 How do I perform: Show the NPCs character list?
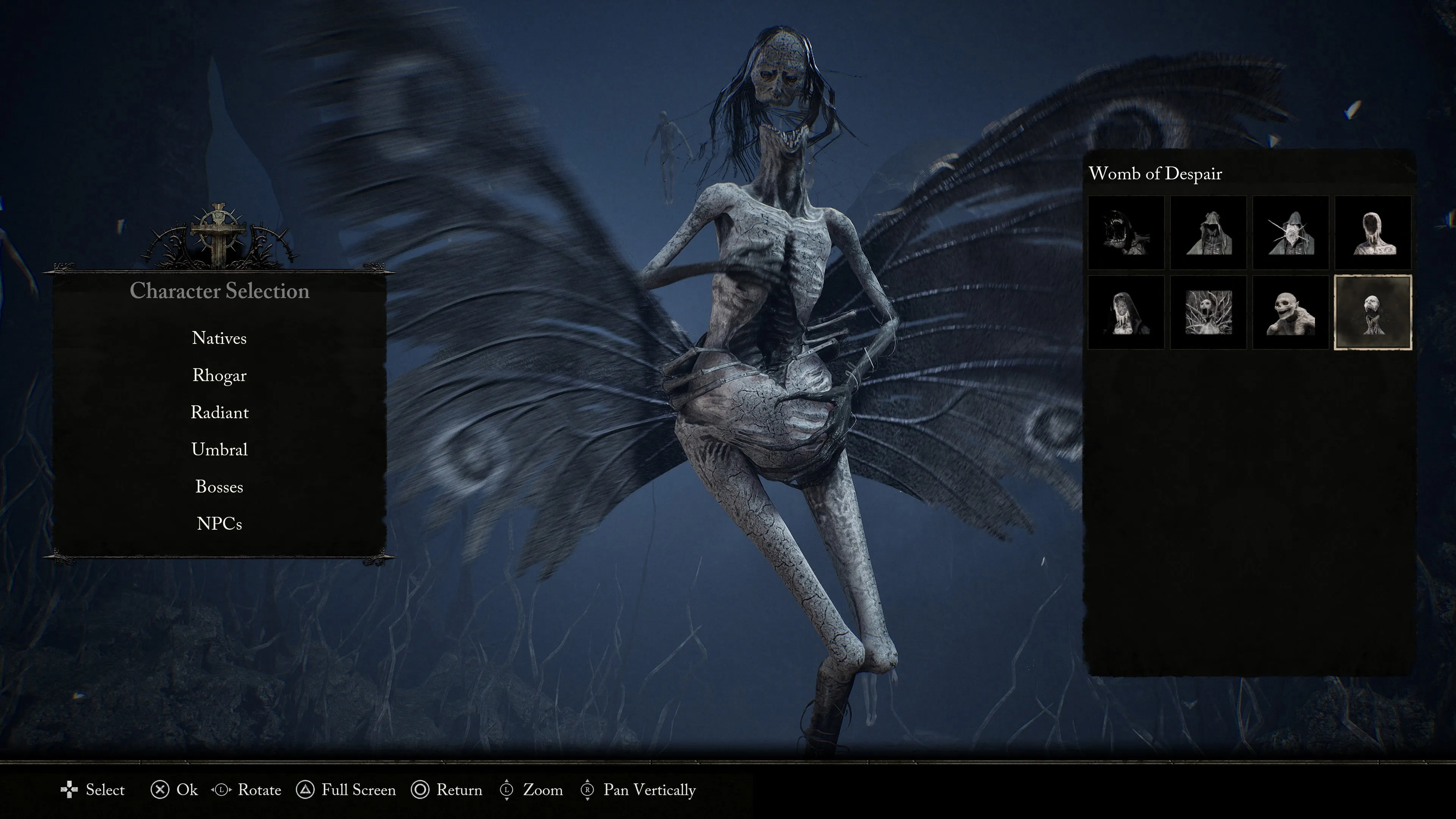click(219, 524)
